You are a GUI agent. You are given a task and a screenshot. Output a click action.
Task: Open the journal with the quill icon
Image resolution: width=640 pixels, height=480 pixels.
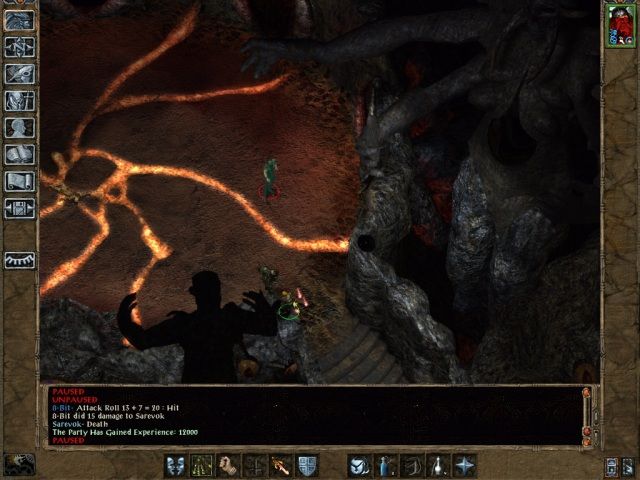[x=20, y=73]
